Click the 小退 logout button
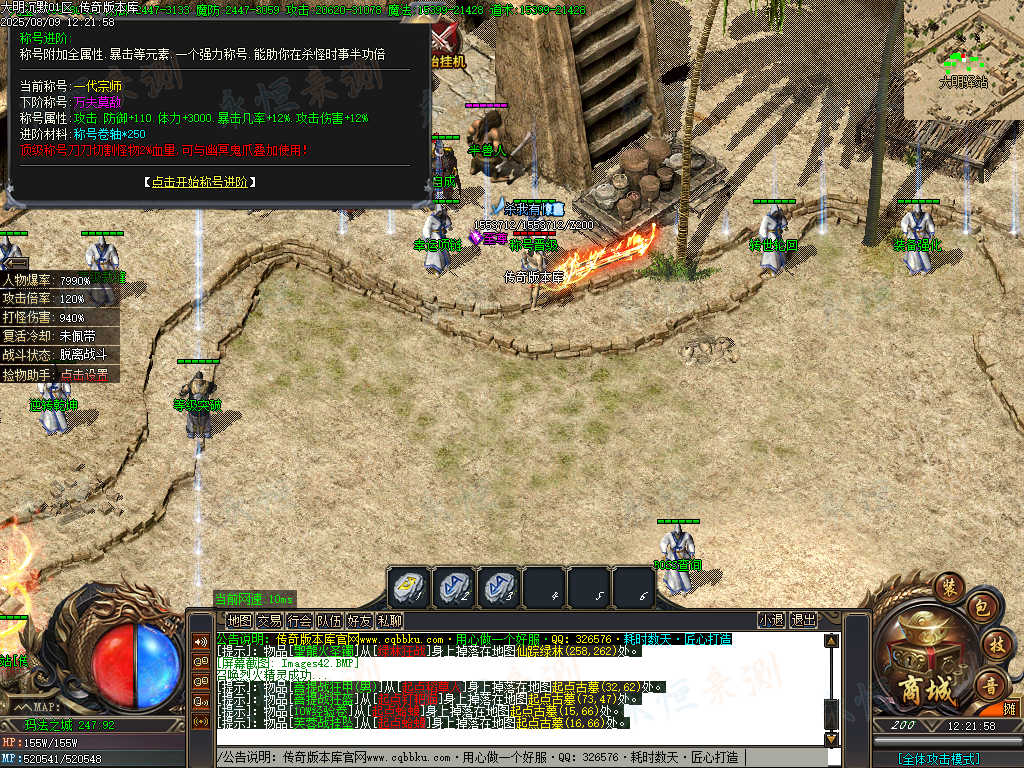The image size is (1024, 768). point(771,620)
